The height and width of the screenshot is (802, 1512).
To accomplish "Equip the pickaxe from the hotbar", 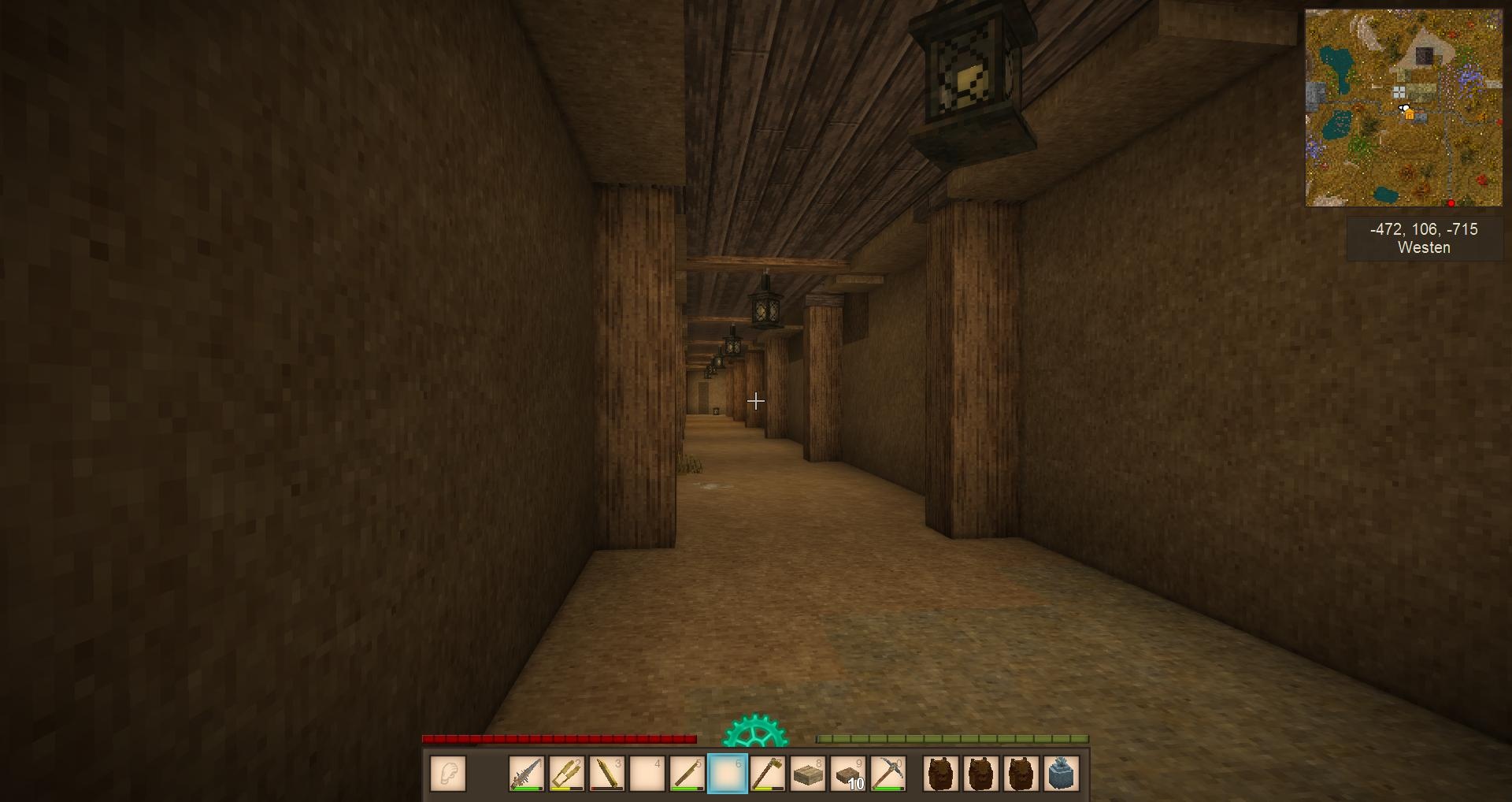I will point(888,774).
